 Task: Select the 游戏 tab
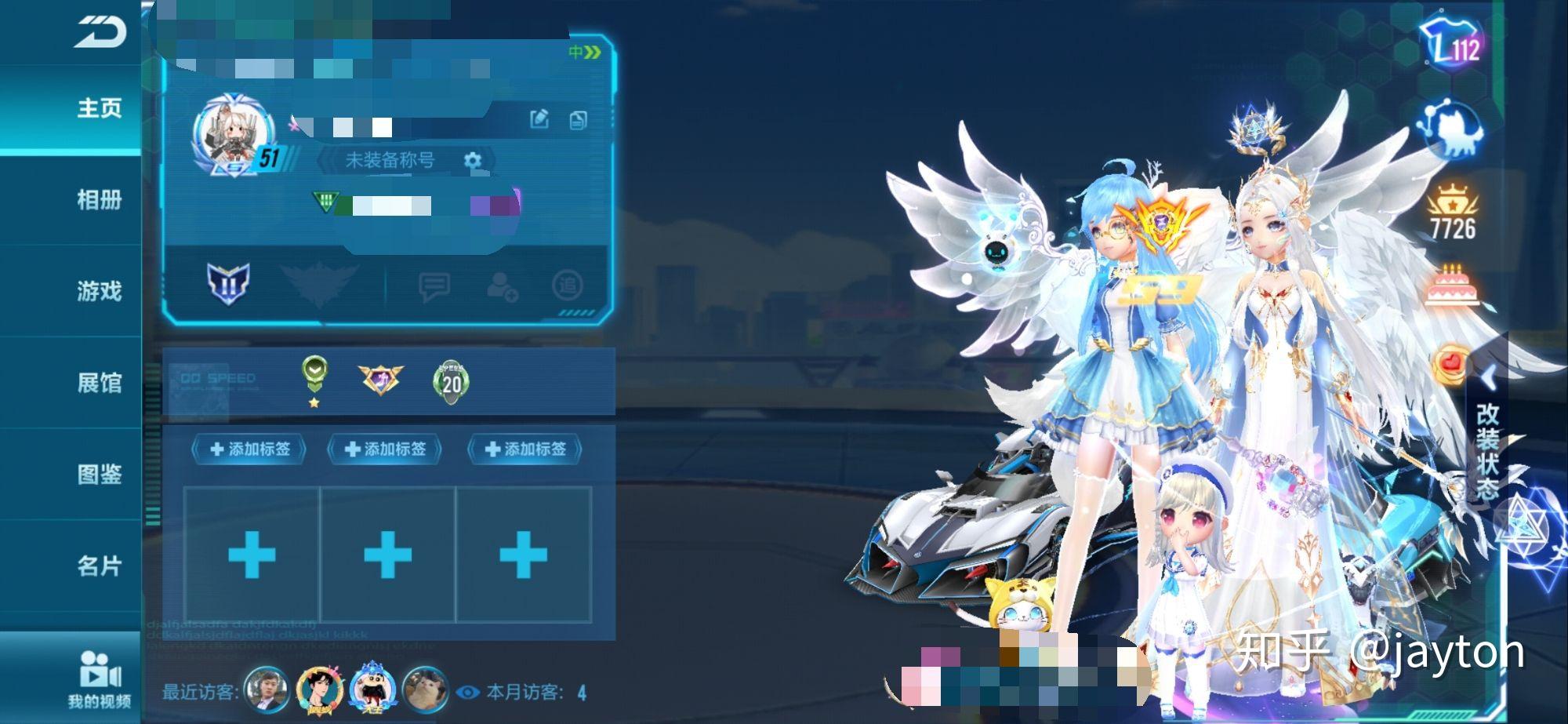pyautogui.click(x=100, y=292)
